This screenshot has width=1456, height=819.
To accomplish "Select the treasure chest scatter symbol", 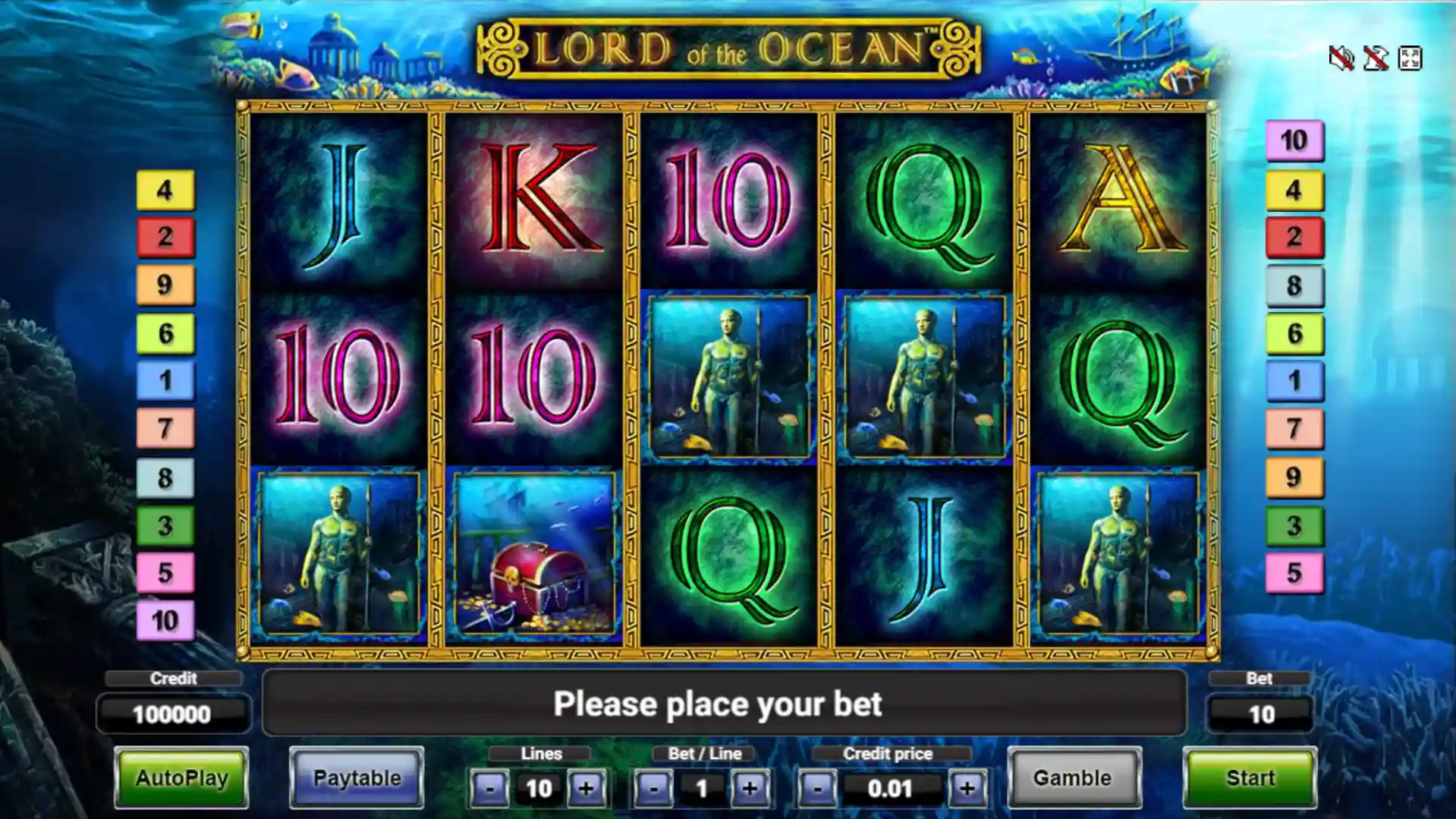I will [536, 553].
